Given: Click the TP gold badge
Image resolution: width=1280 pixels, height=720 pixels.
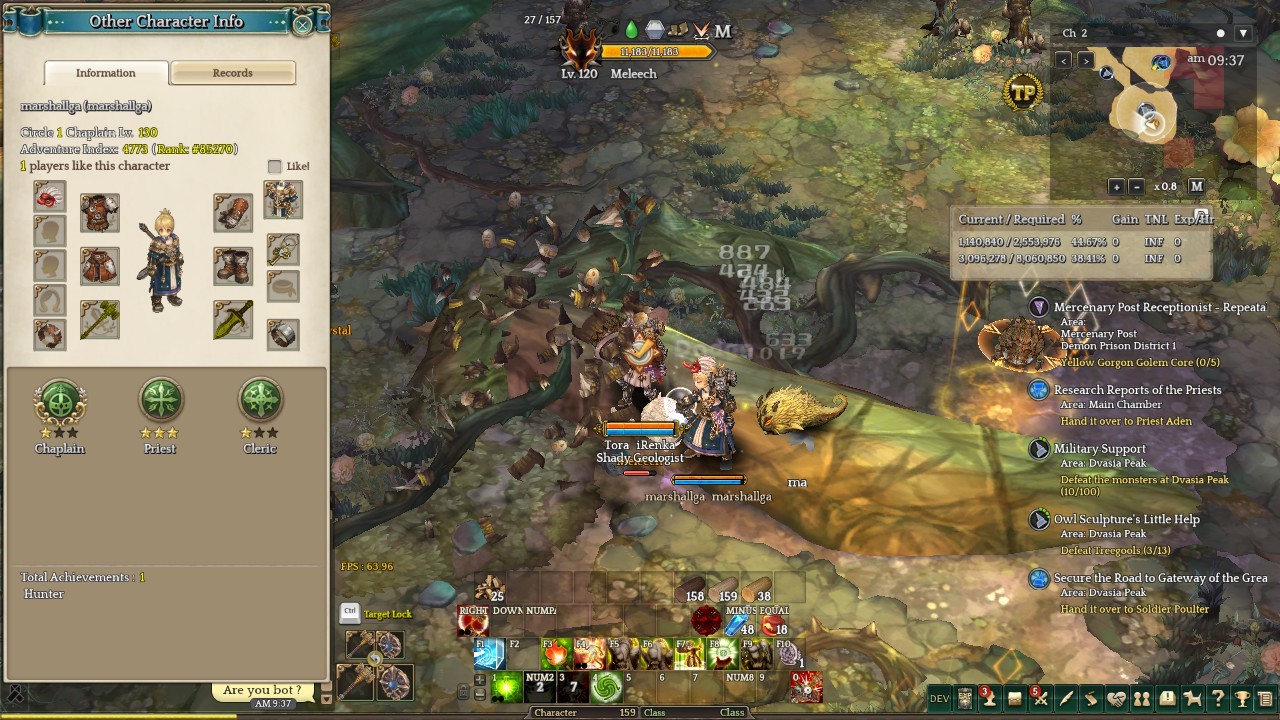Looking at the screenshot, I should 1023,93.
